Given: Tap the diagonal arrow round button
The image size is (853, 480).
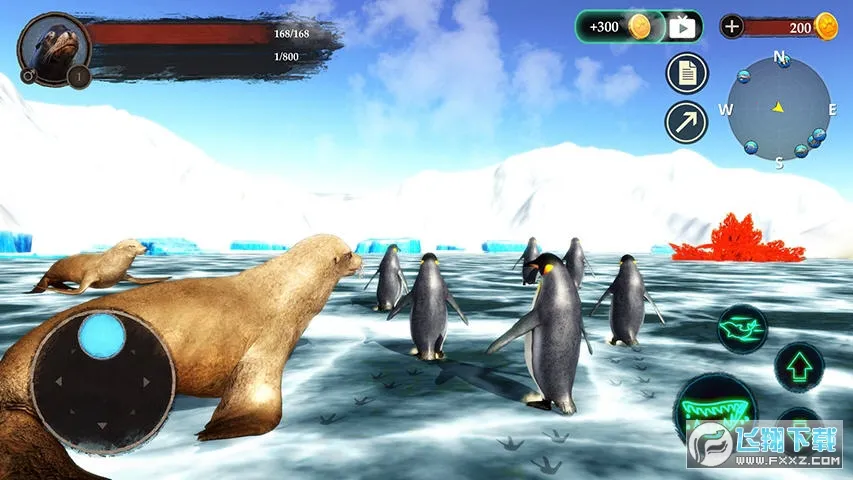Looking at the screenshot, I should 686,122.
